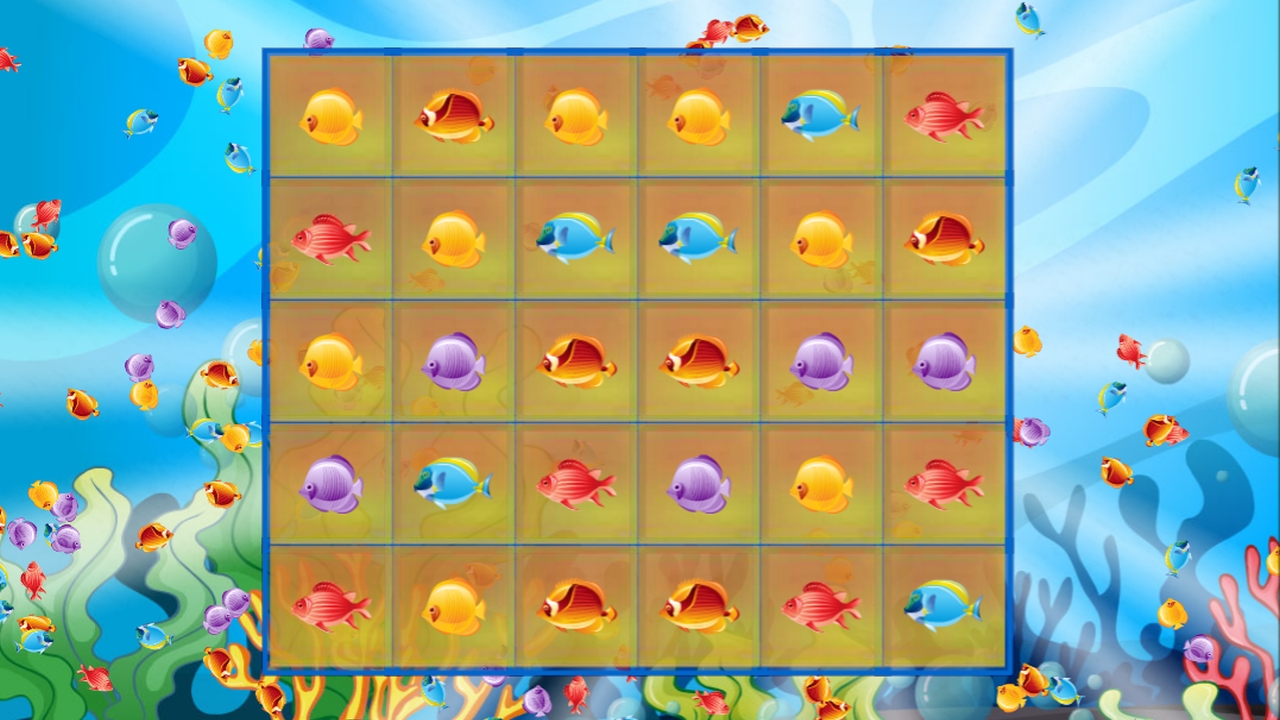This screenshot has height=720, width=1280.
Task: Click the purple fish next to yellow, third row
Action: tap(455, 365)
